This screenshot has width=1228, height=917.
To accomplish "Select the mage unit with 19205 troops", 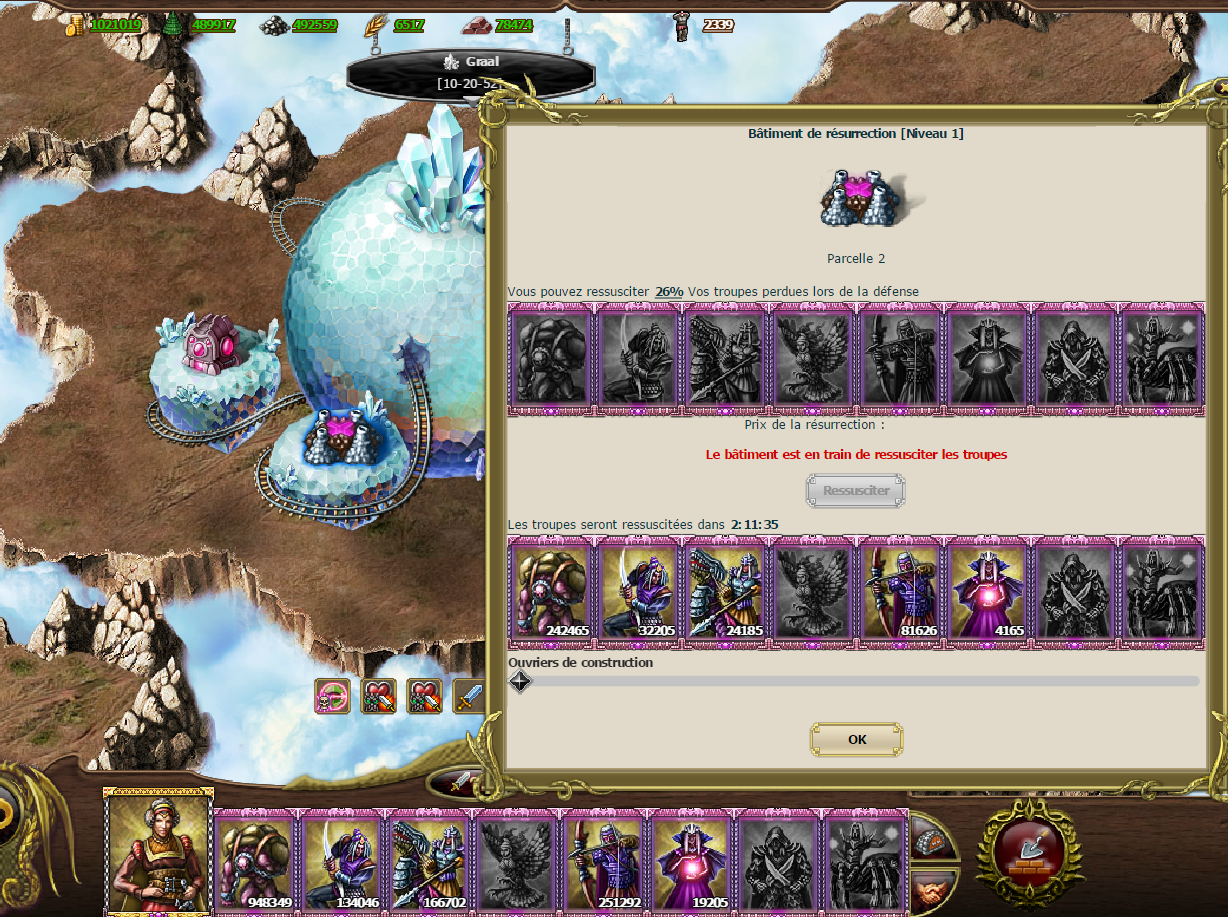I will click(x=690, y=856).
